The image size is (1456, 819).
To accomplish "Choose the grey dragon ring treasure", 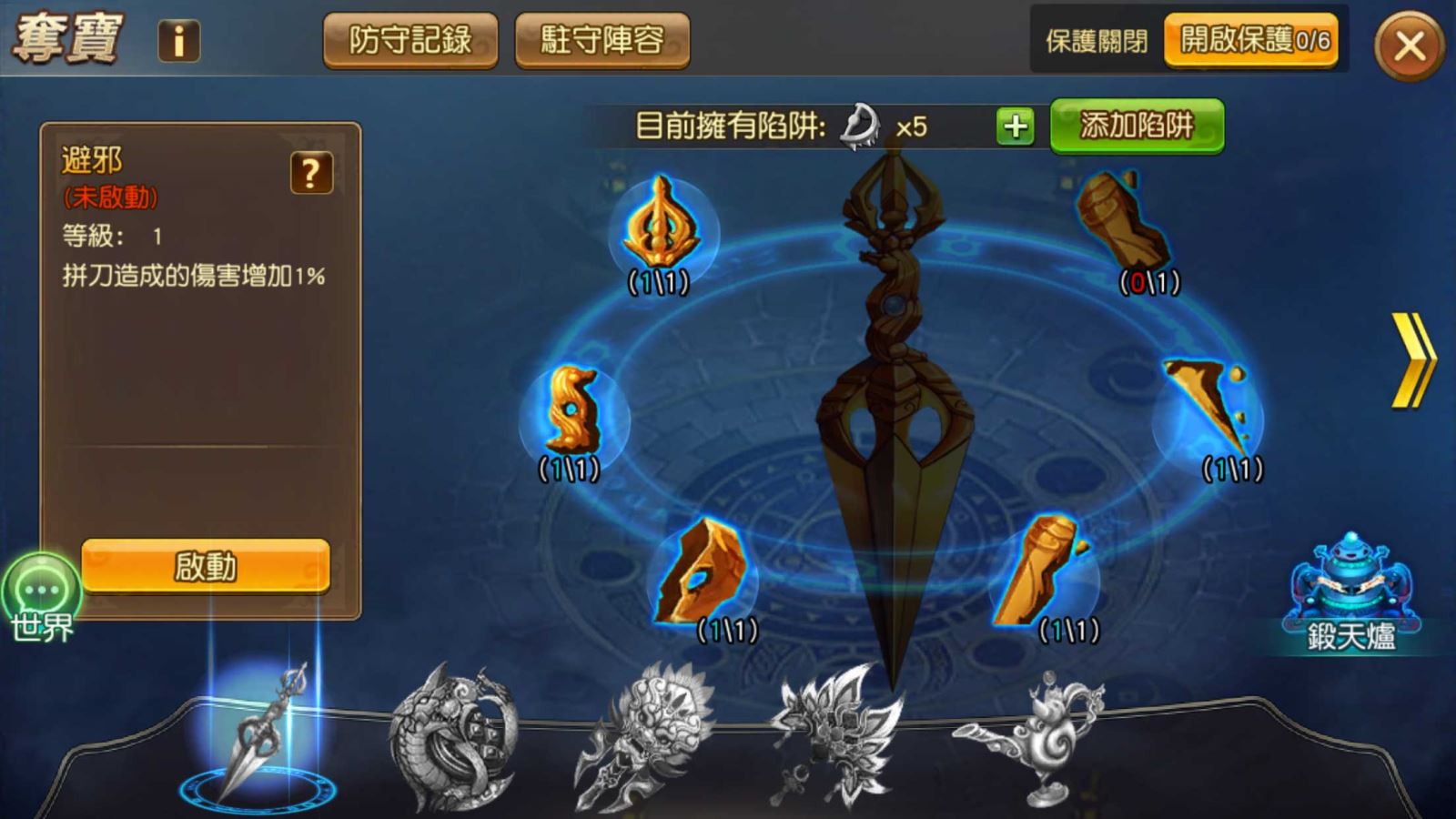I will click(452, 739).
